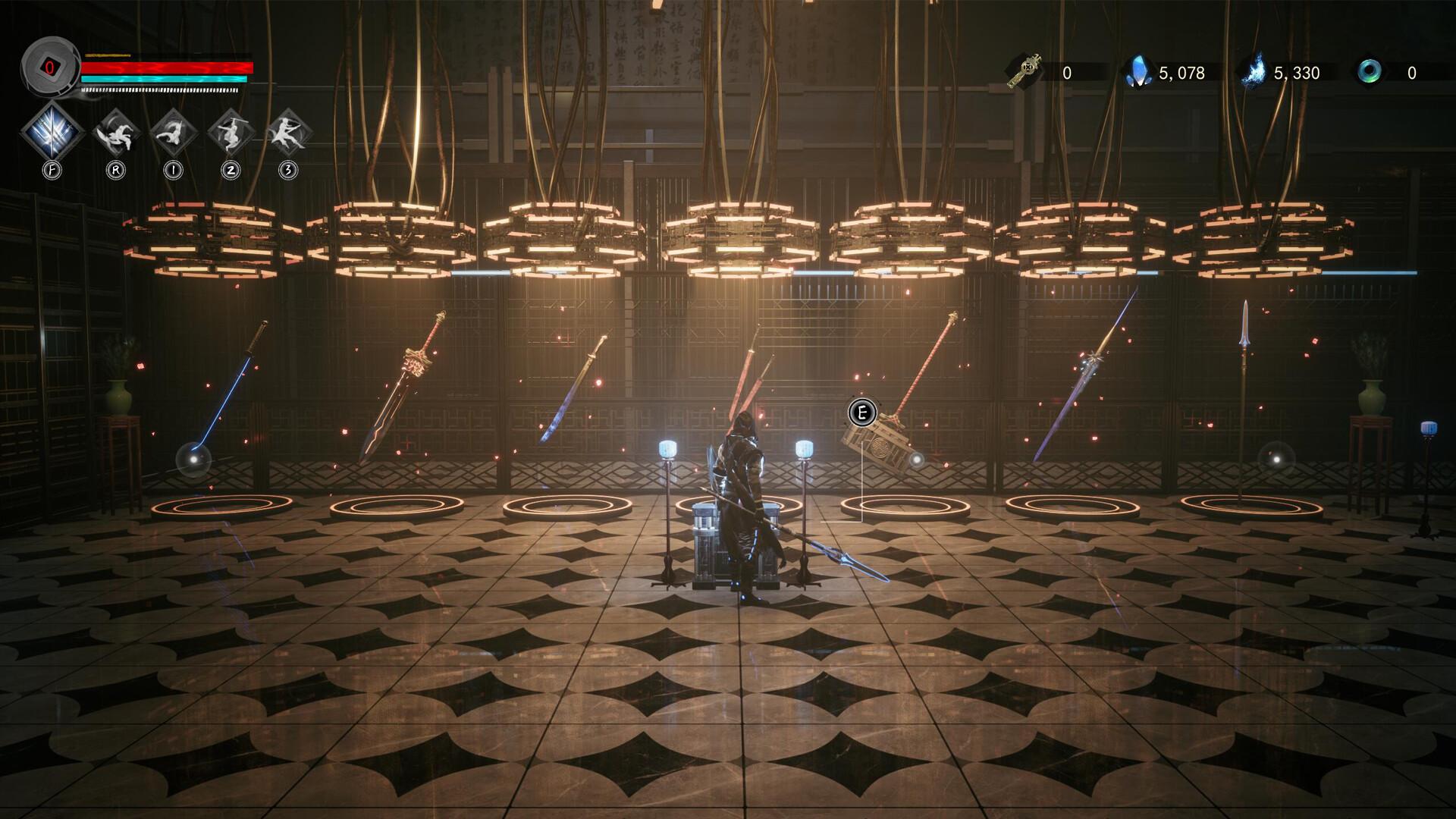Click the blue flame icon showing 5,330
The width and height of the screenshot is (1456, 819).
(x=1255, y=71)
